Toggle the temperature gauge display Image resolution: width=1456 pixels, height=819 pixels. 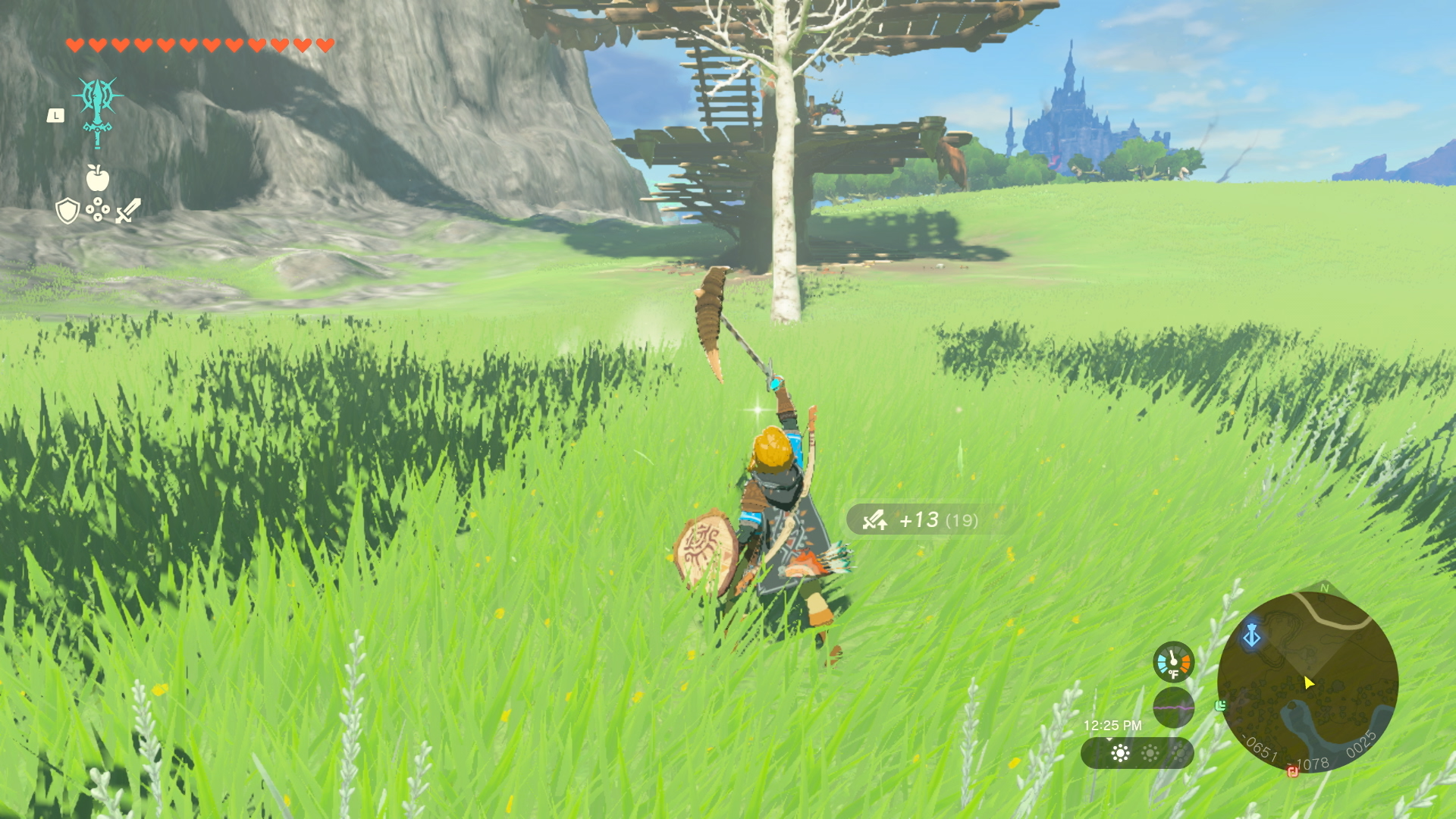[x=1174, y=661]
